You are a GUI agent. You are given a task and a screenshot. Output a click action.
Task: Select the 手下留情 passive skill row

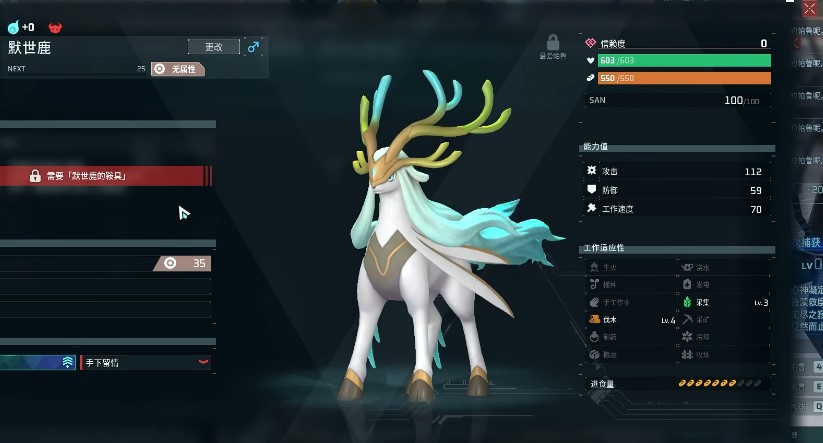click(145, 362)
